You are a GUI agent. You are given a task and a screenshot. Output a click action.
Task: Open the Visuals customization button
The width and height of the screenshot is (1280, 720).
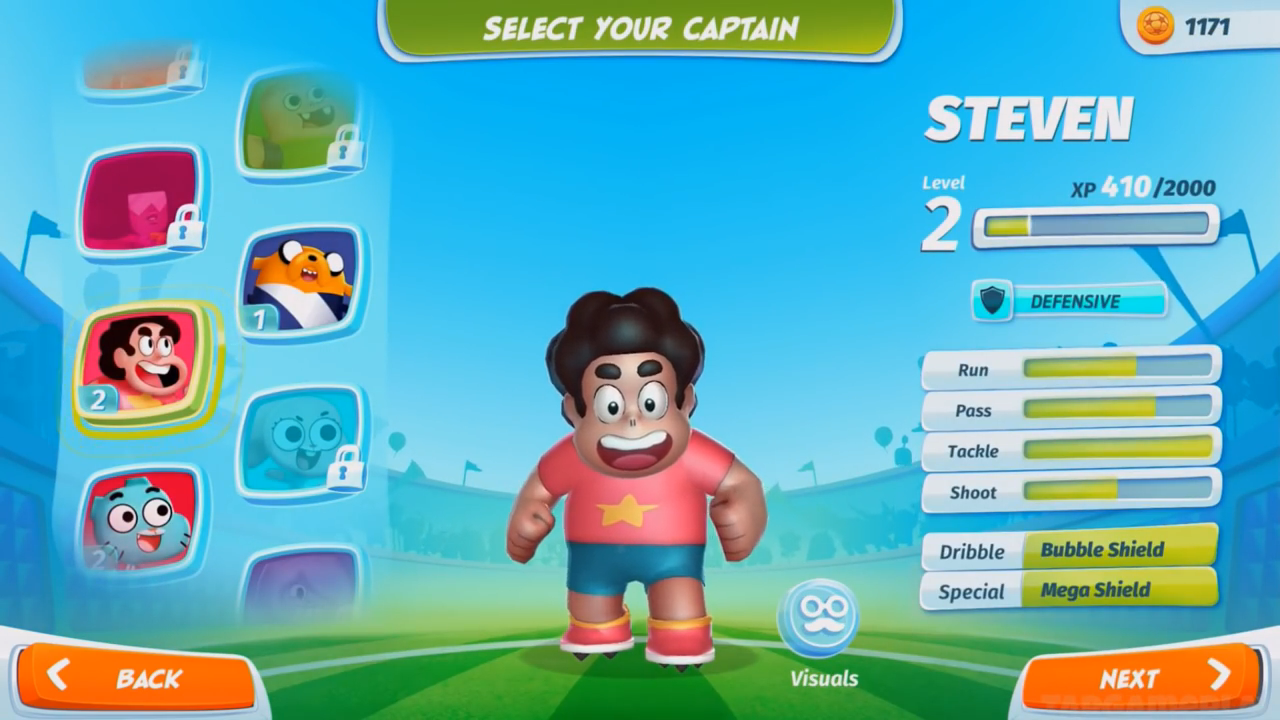(x=818, y=618)
